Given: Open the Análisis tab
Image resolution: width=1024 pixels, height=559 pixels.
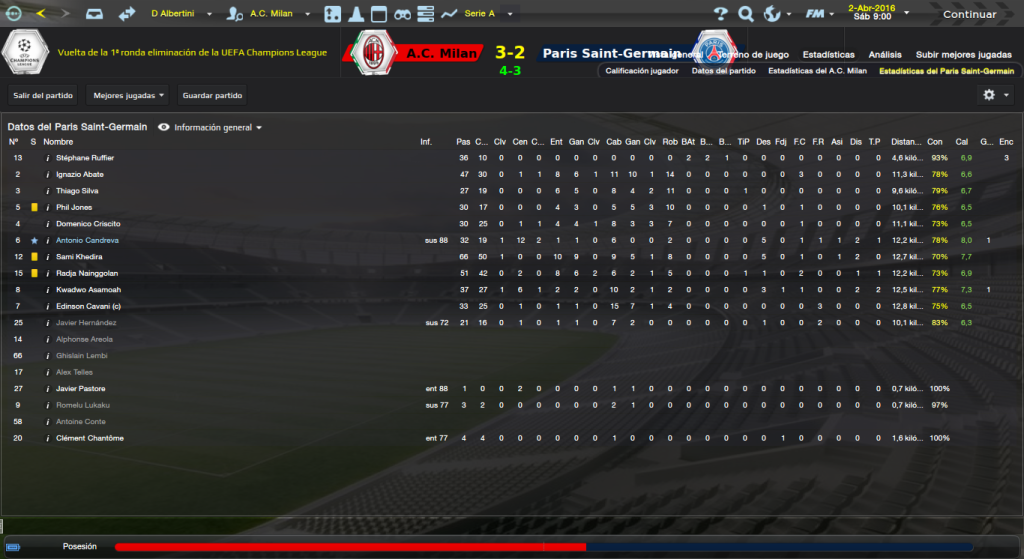Looking at the screenshot, I should coord(885,54).
